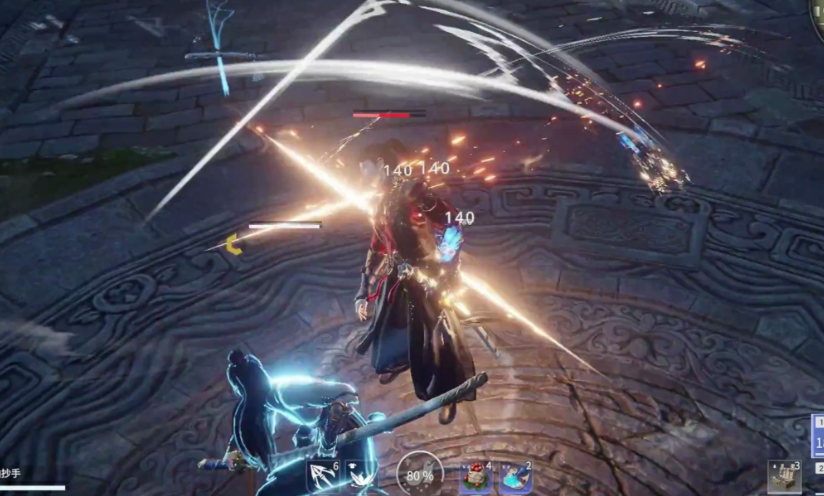Image resolution: width=824 pixels, height=496 pixels.
Task: Use the red berry food item
Action: [476, 478]
